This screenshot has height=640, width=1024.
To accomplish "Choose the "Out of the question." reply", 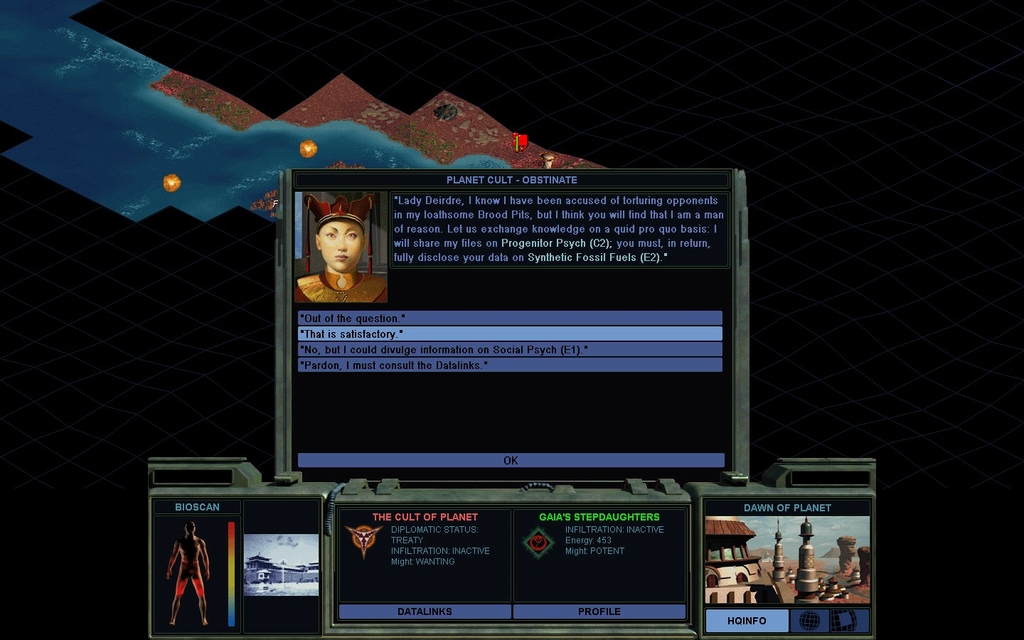I will (x=510, y=318).
